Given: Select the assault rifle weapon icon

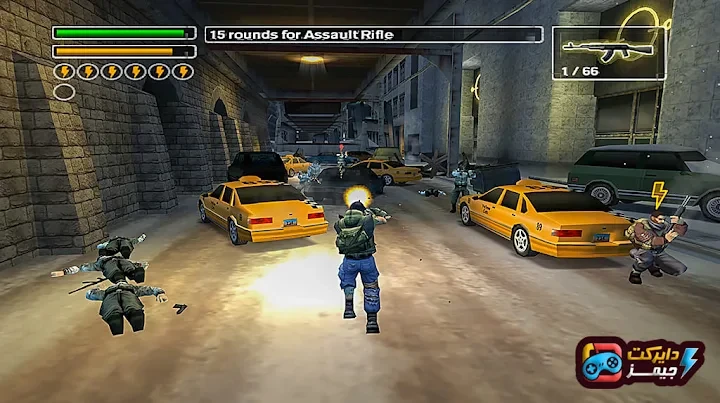Looking at the screenshot, I should pyautogui.click(x=608, y=47).
